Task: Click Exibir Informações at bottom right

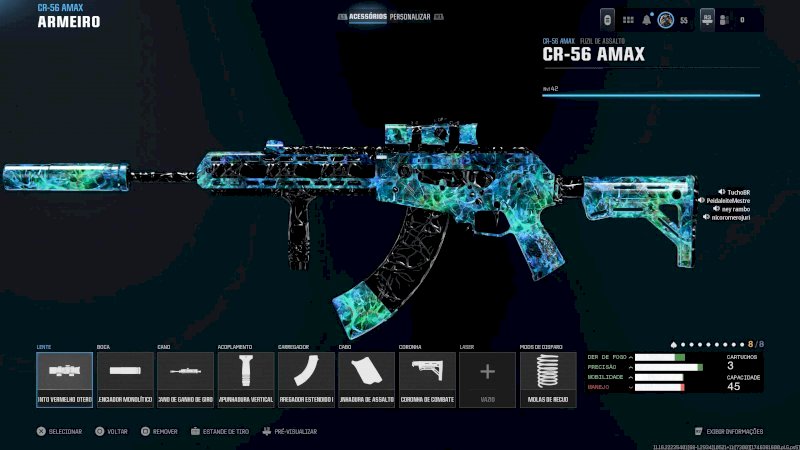Action: tap(734, 431)
